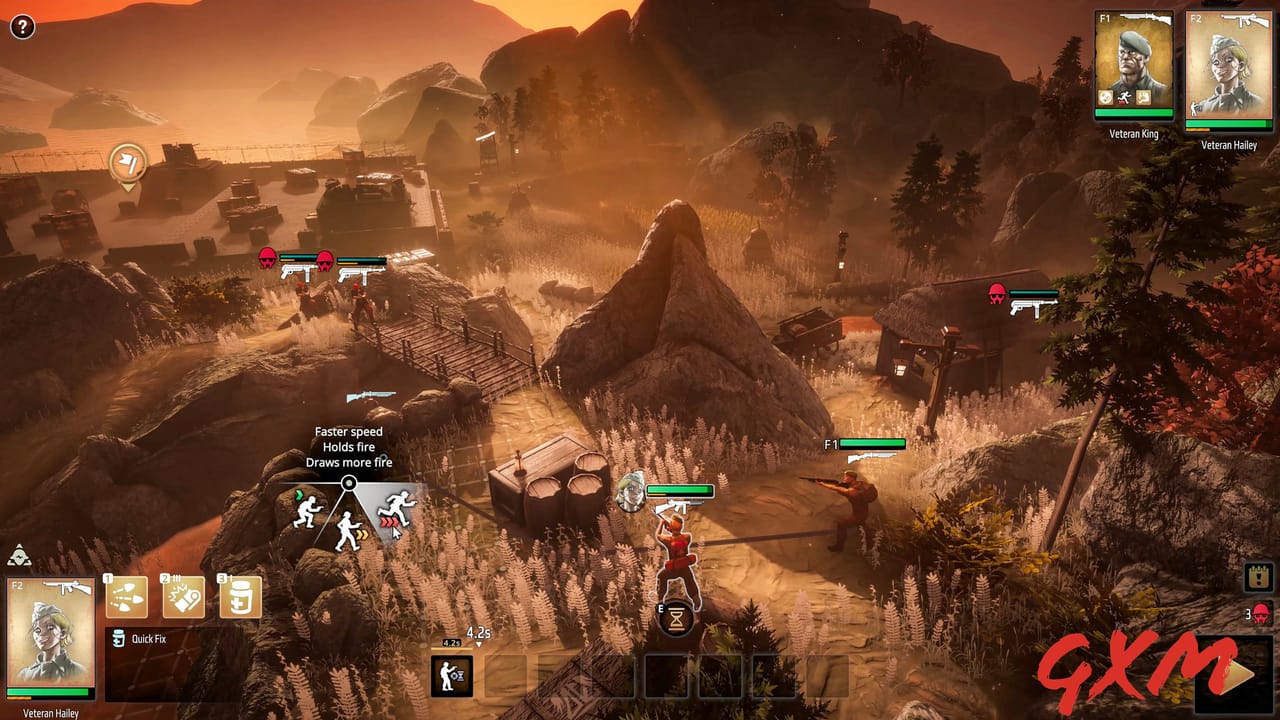Use the Quick Fix medicine in slot 3
Screen dimensions: 1280x720
pyautogui.click(x=240, y=596)
